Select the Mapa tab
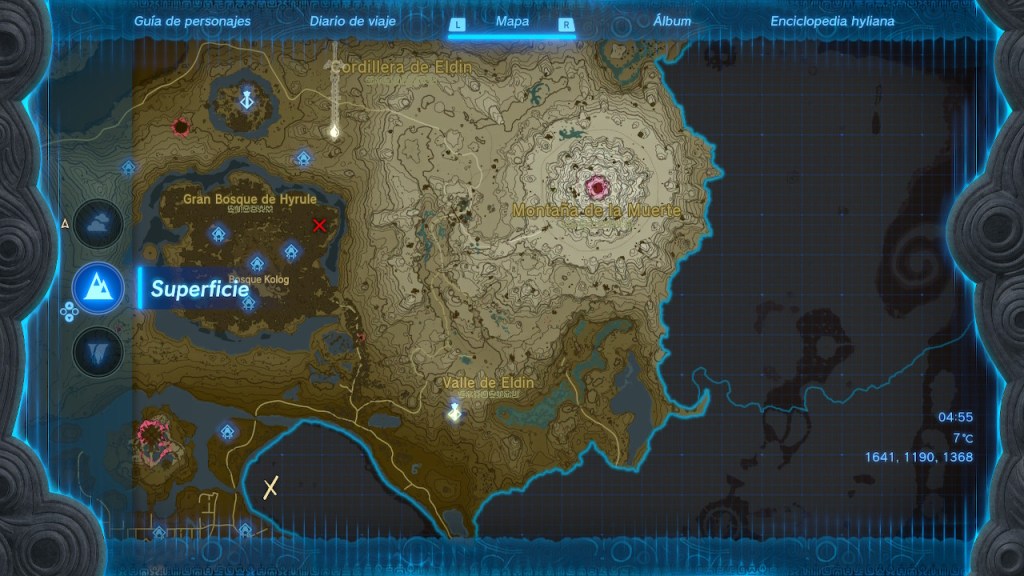 tap(512, 21)
